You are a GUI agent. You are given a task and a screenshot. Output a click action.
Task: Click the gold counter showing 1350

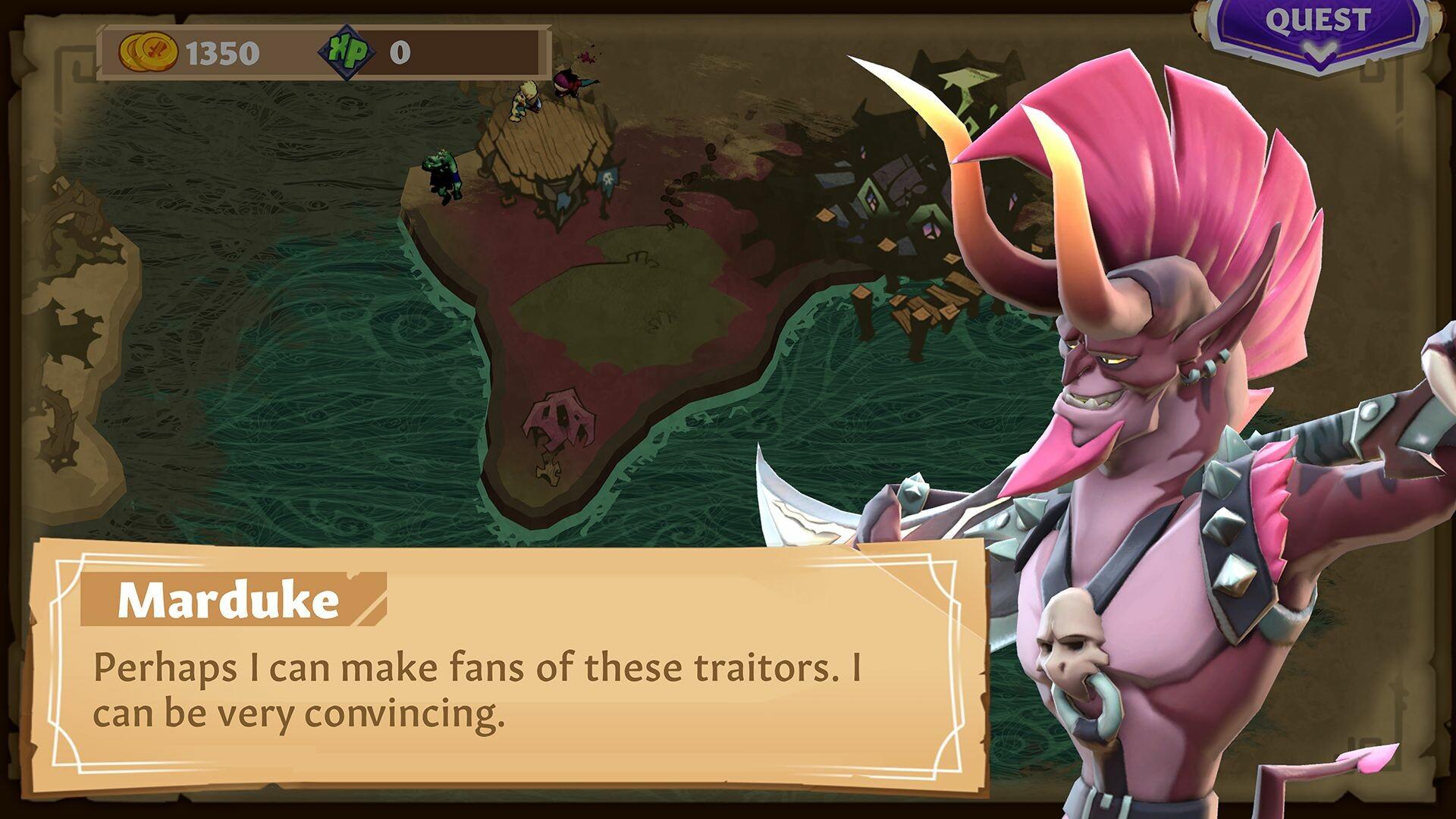[x=222, y=52]
